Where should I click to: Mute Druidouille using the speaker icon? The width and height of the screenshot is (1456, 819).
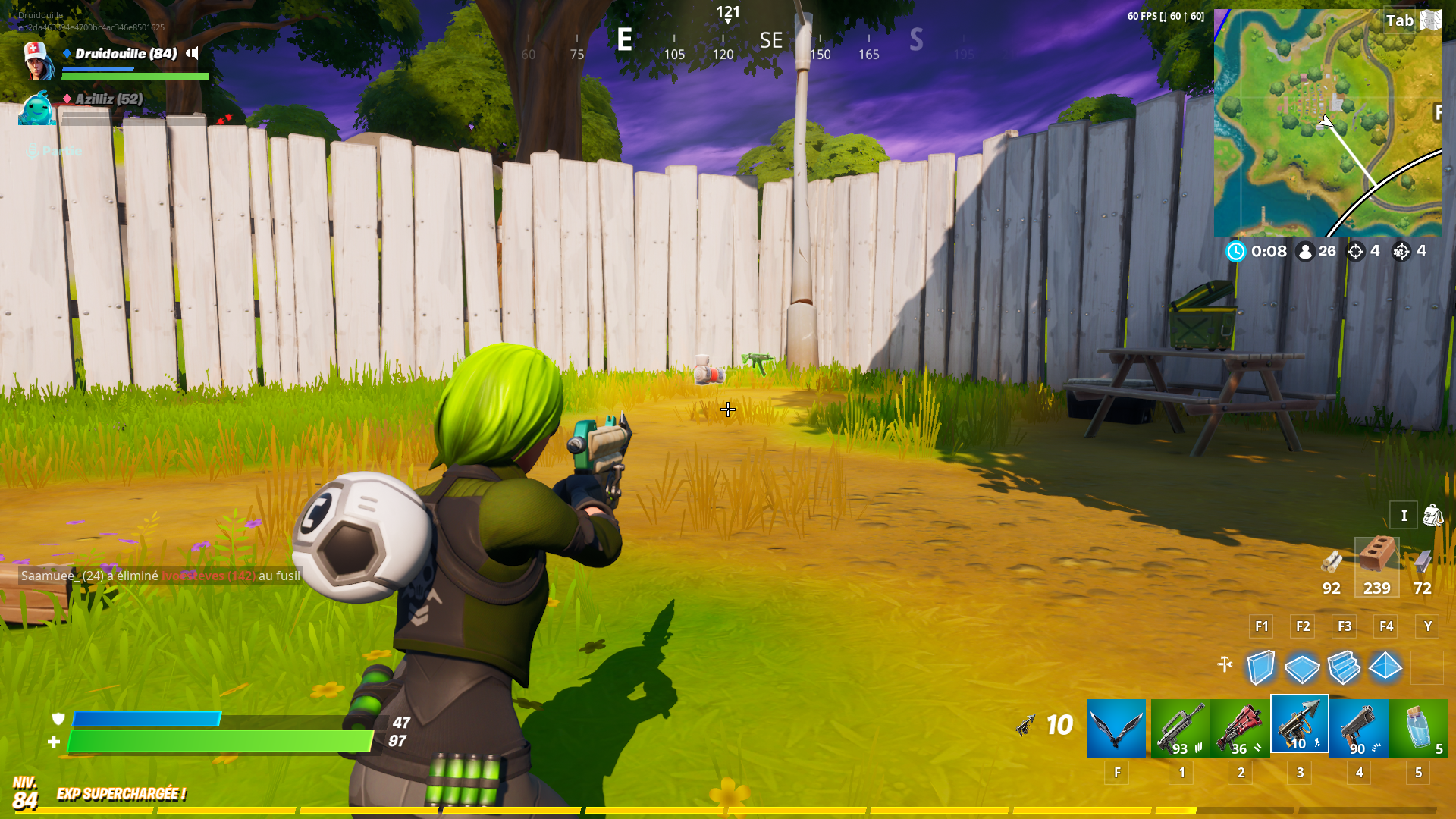click(193, 54)
